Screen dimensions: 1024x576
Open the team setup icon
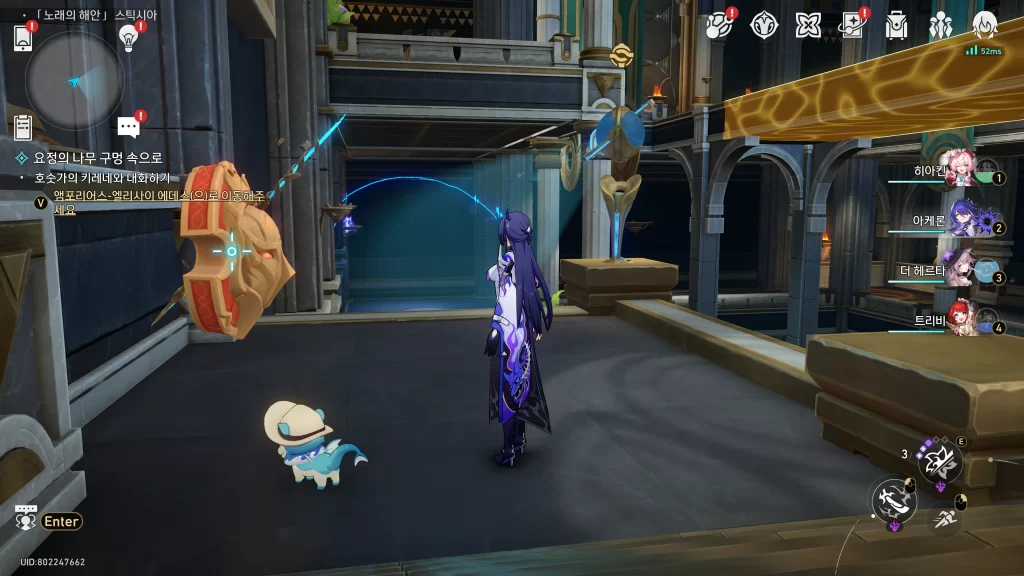pos(941,25)
